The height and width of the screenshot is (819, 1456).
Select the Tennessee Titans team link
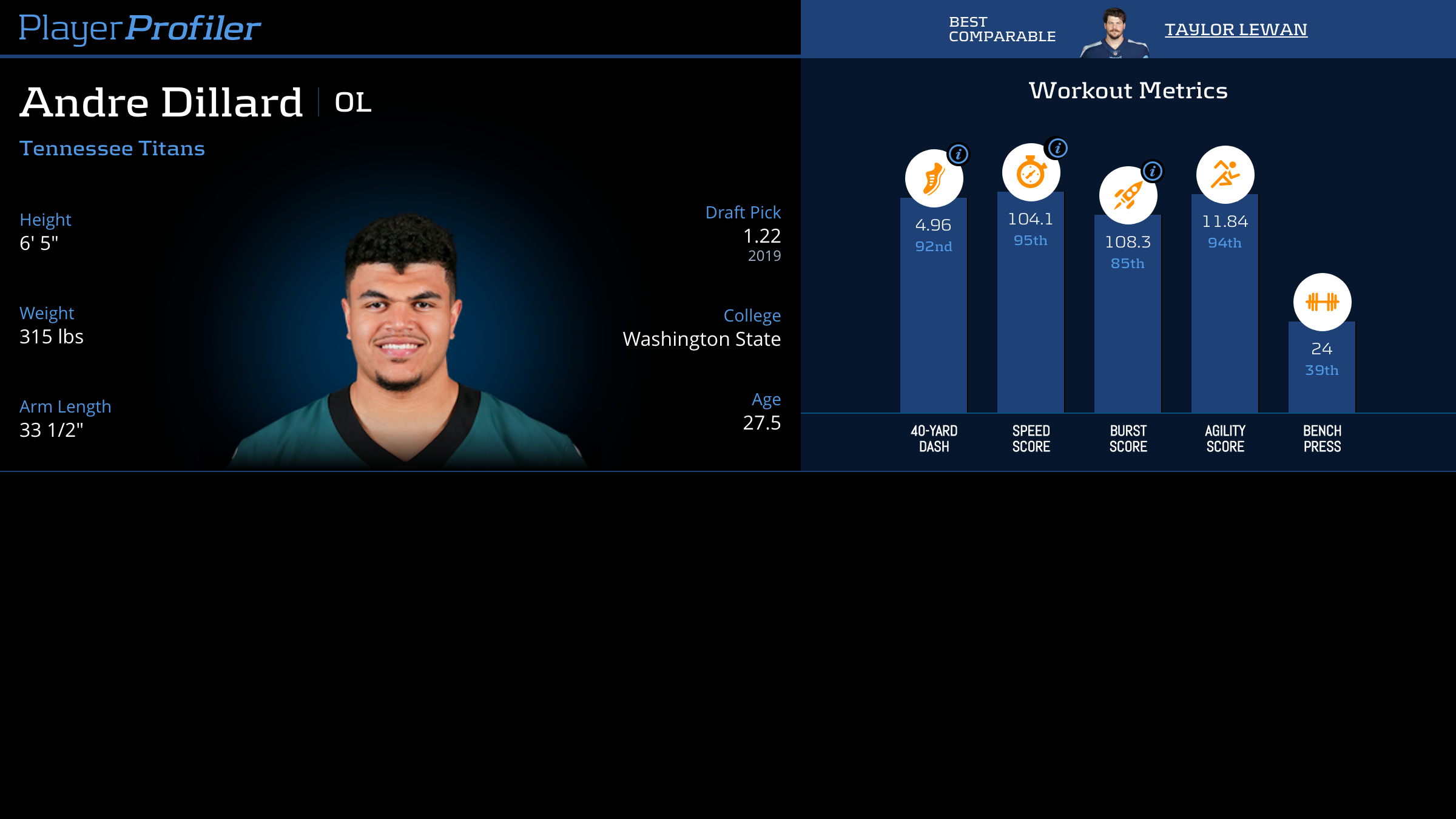coord(112,149)
